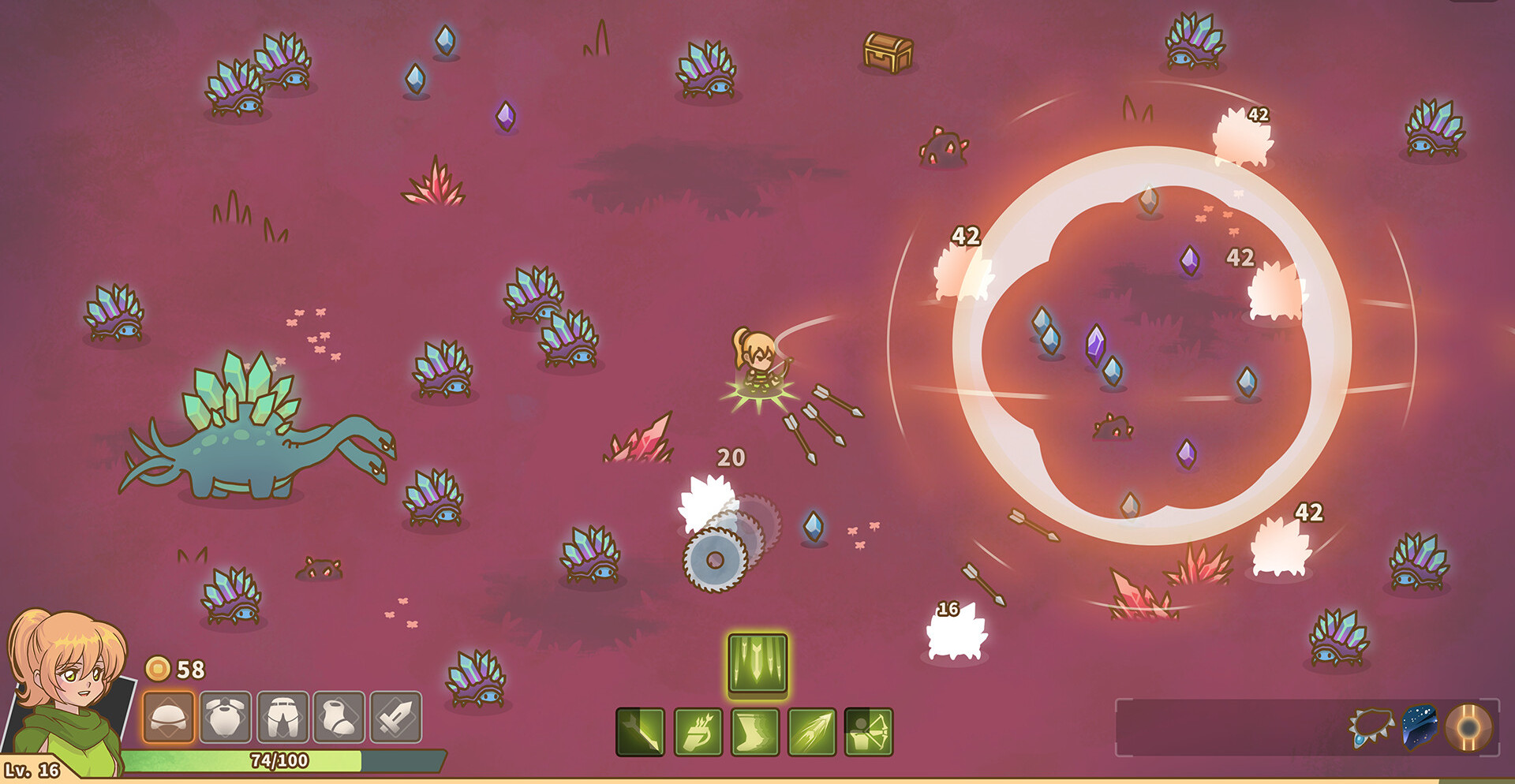
Task: Select the helmet equipment slot
Action: pos(168,717)
